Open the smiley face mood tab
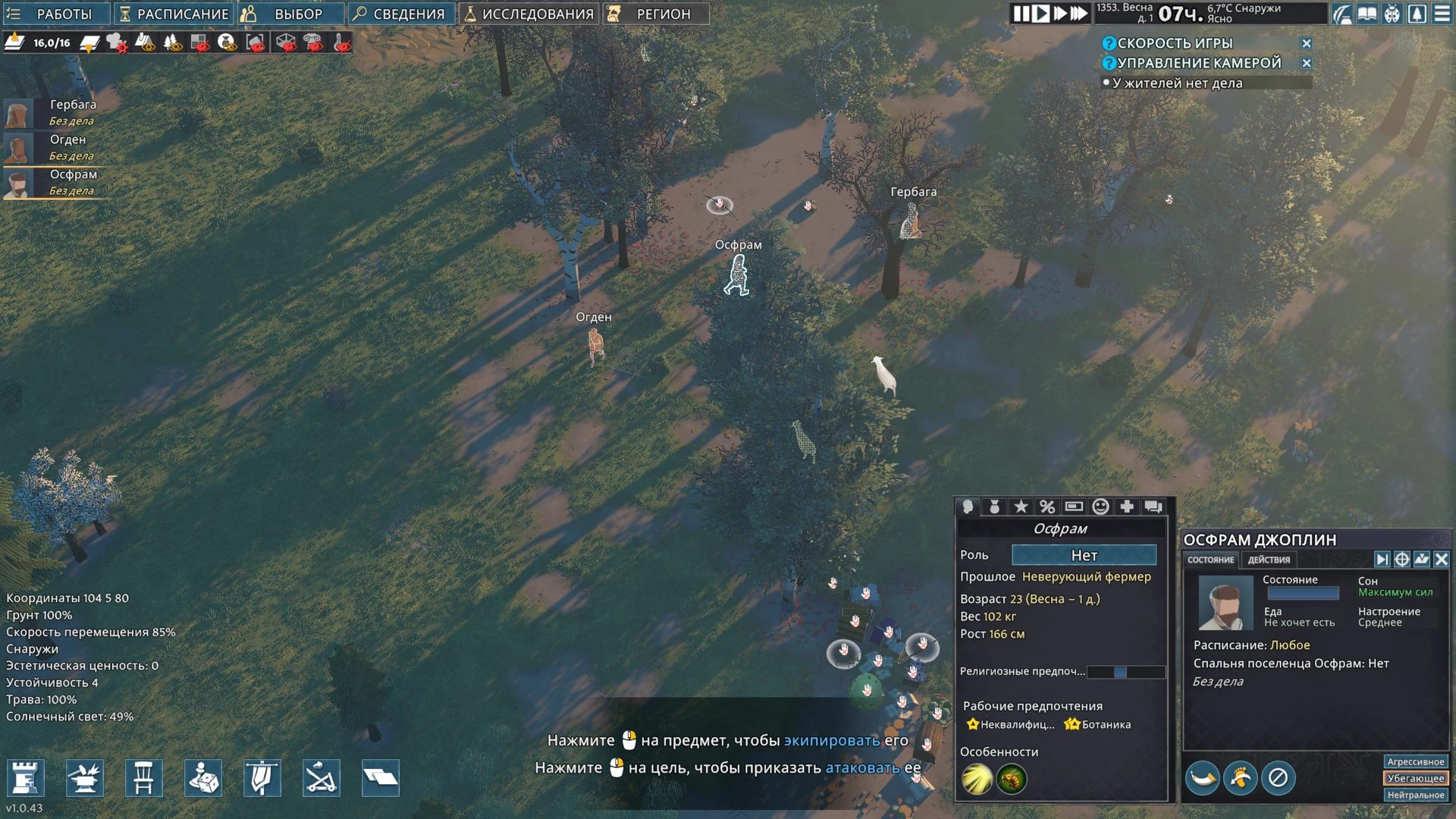The height and width of the screenshot is (819, 1456). pyautogui.click(x=1100, y=507)
